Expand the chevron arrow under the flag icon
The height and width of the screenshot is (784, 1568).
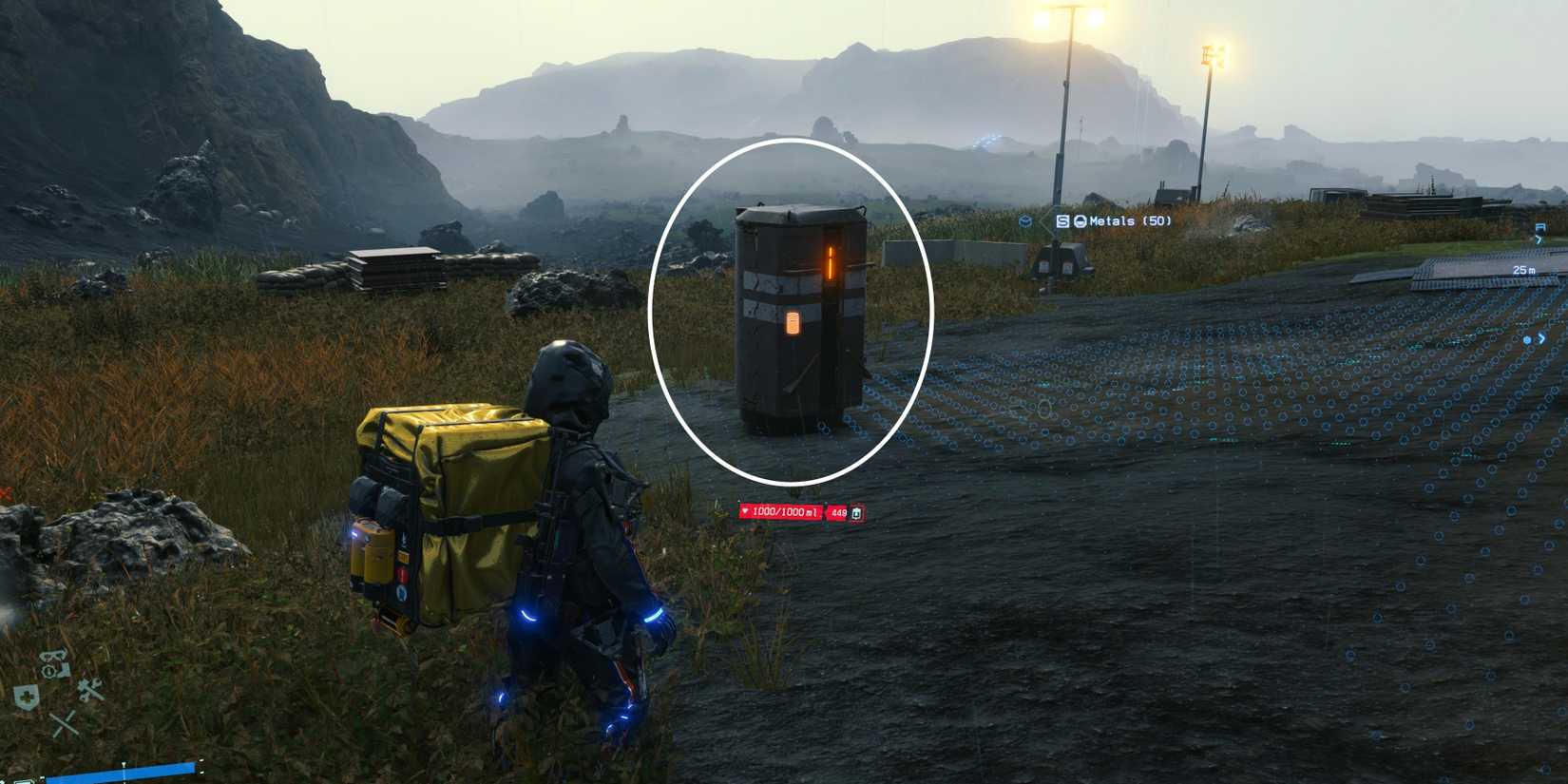tap(1539, 239)
